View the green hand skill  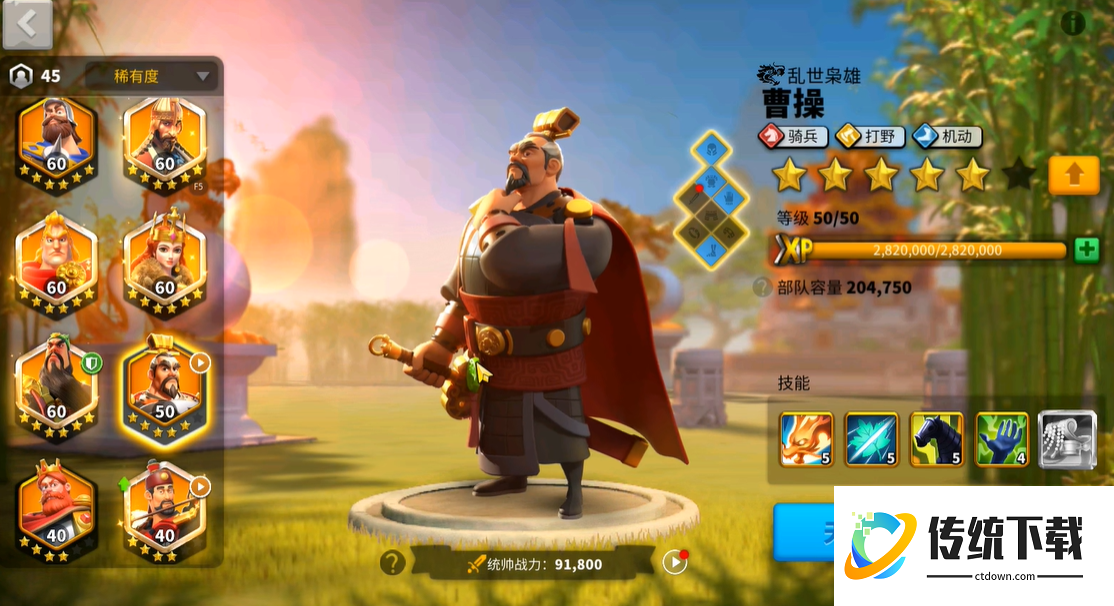tap(1002, 439)
